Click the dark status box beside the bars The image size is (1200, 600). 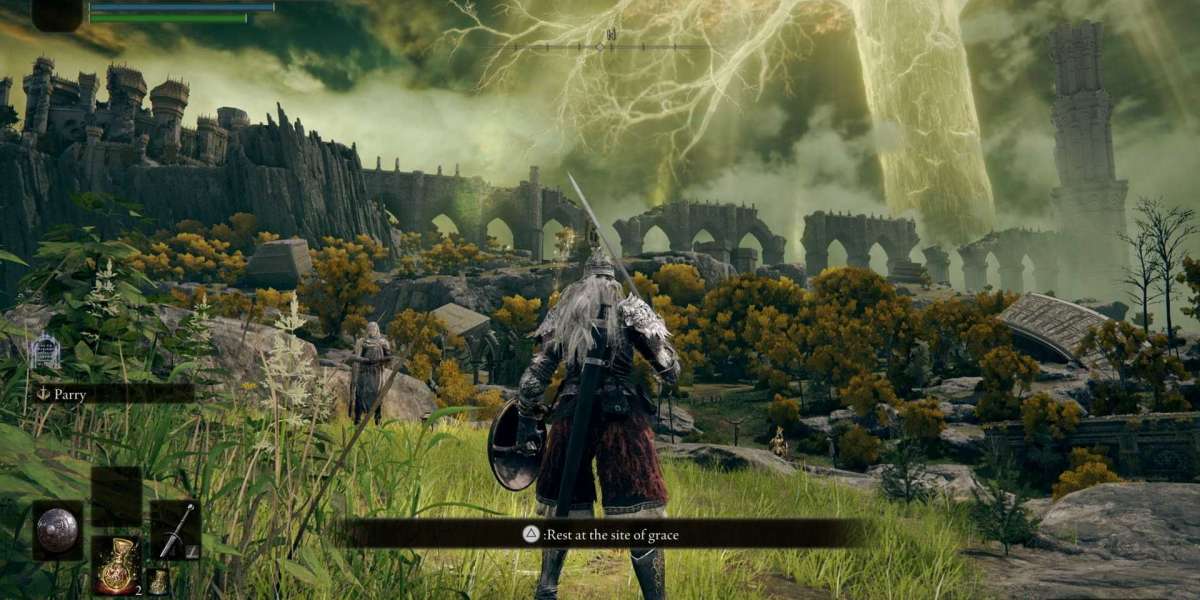coord(56,14)
